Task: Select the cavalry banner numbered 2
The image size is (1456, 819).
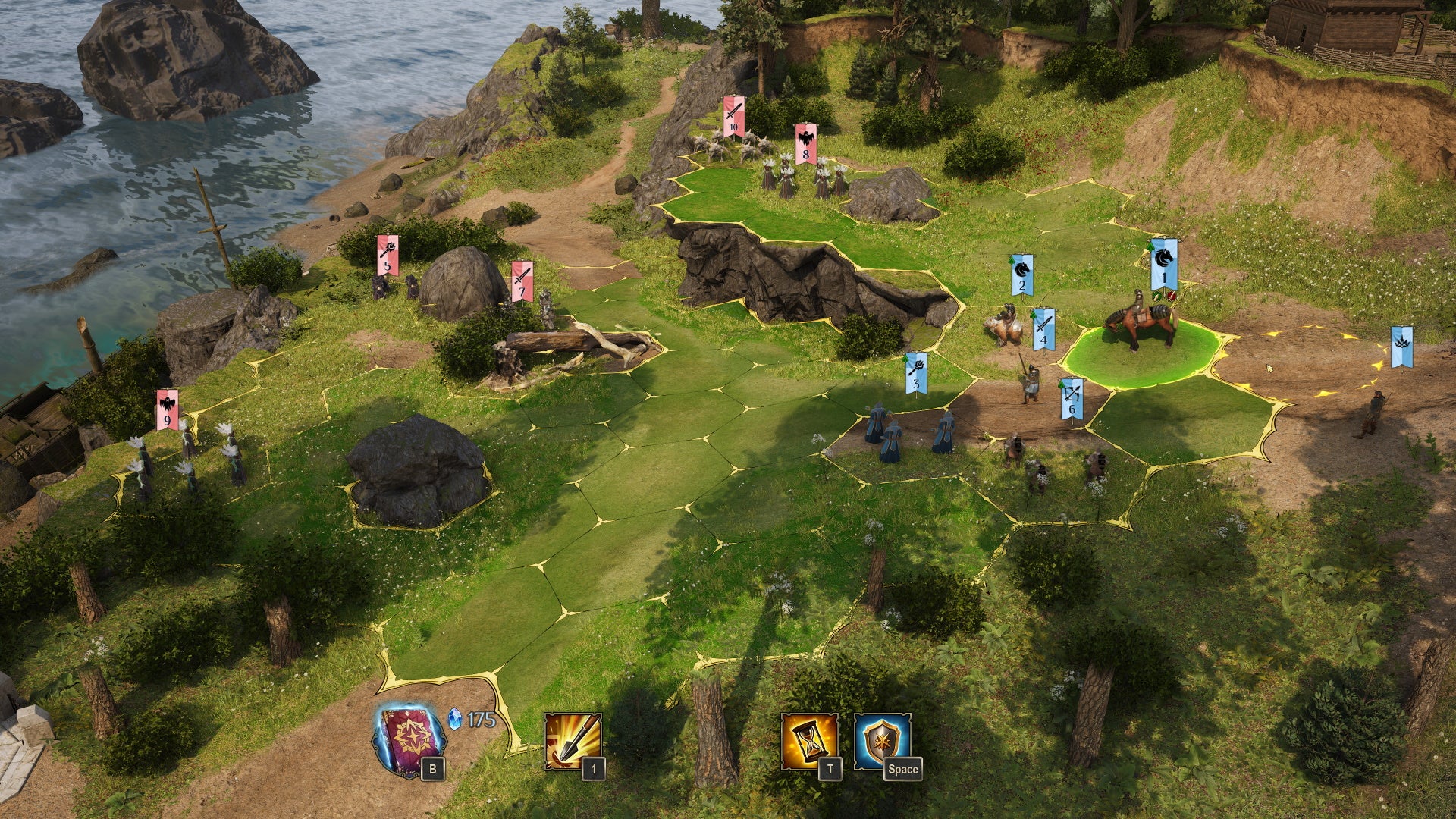Action: [1021, 273]
